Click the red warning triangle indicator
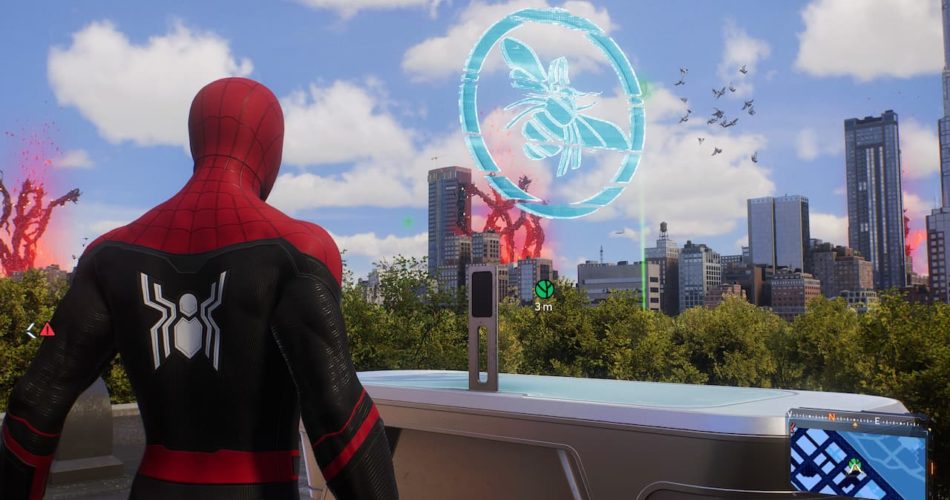This screenshot has width=950, height=500. pos(47,329)
